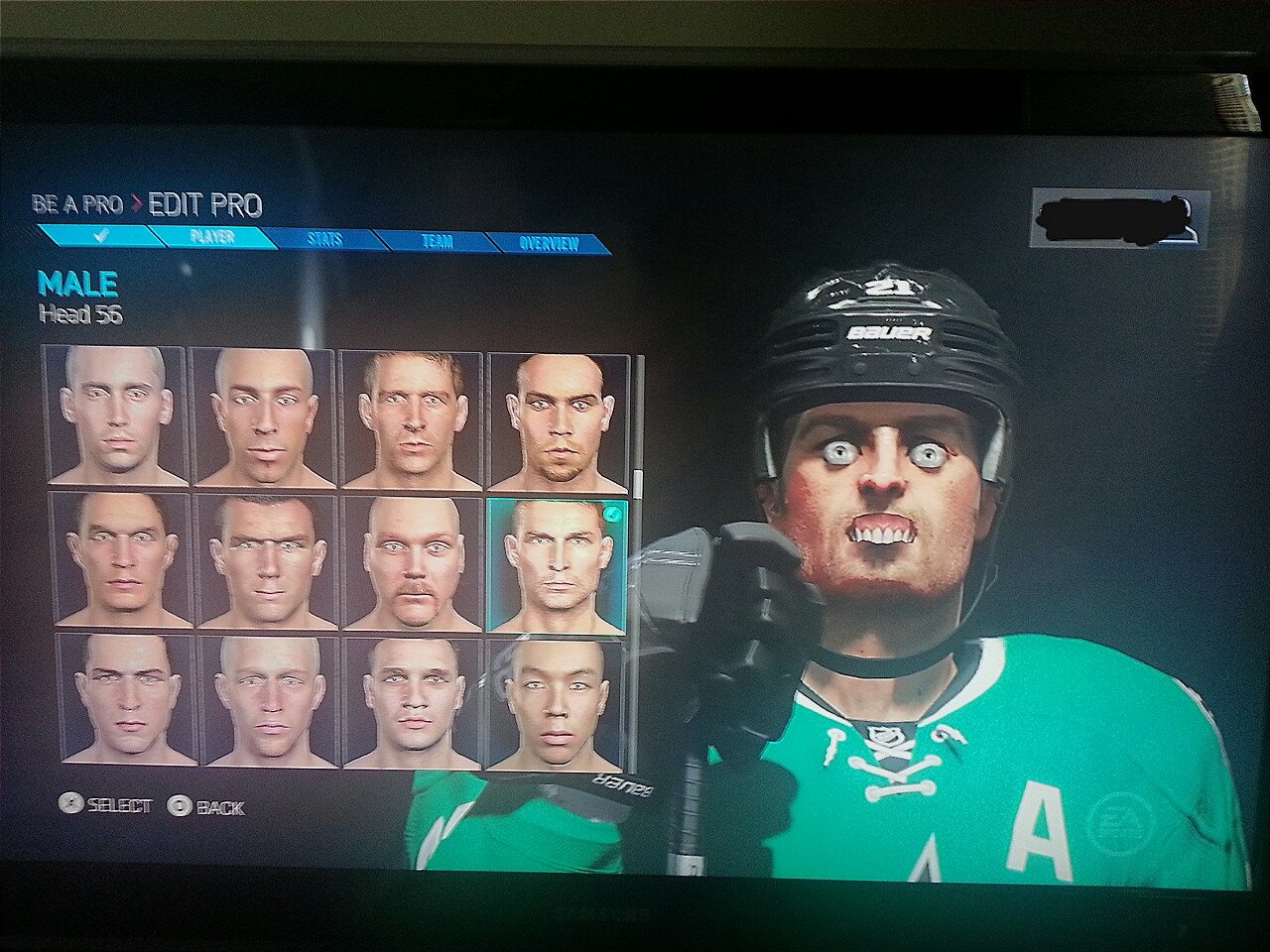
Task: Select the Player tab
Action: [211, 237]
